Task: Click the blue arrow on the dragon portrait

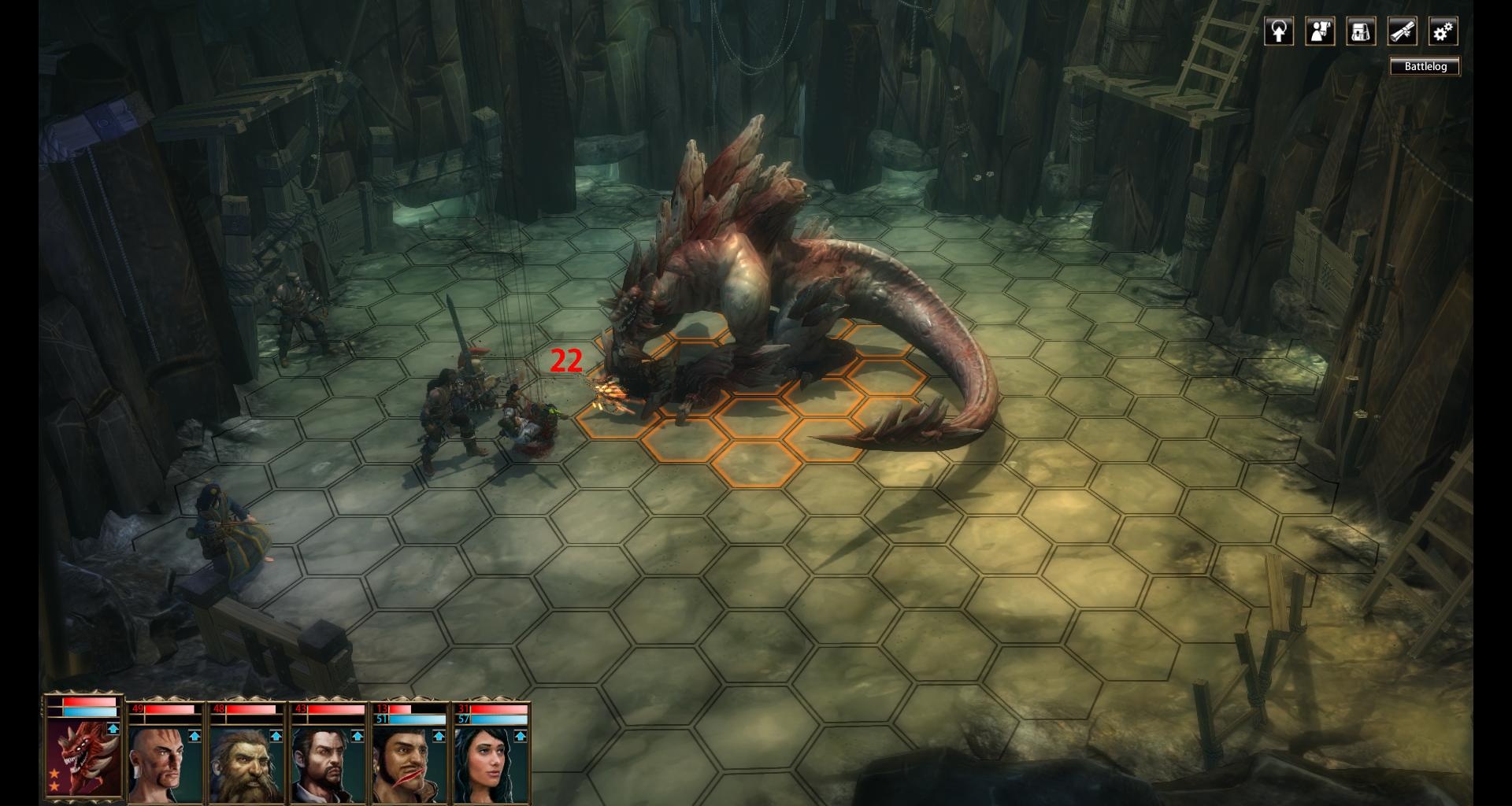Action: [113, 729]
